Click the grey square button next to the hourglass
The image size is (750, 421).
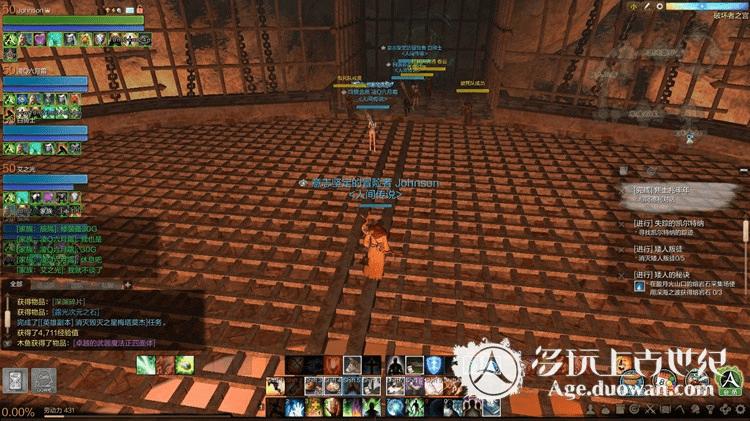point(43,381)
